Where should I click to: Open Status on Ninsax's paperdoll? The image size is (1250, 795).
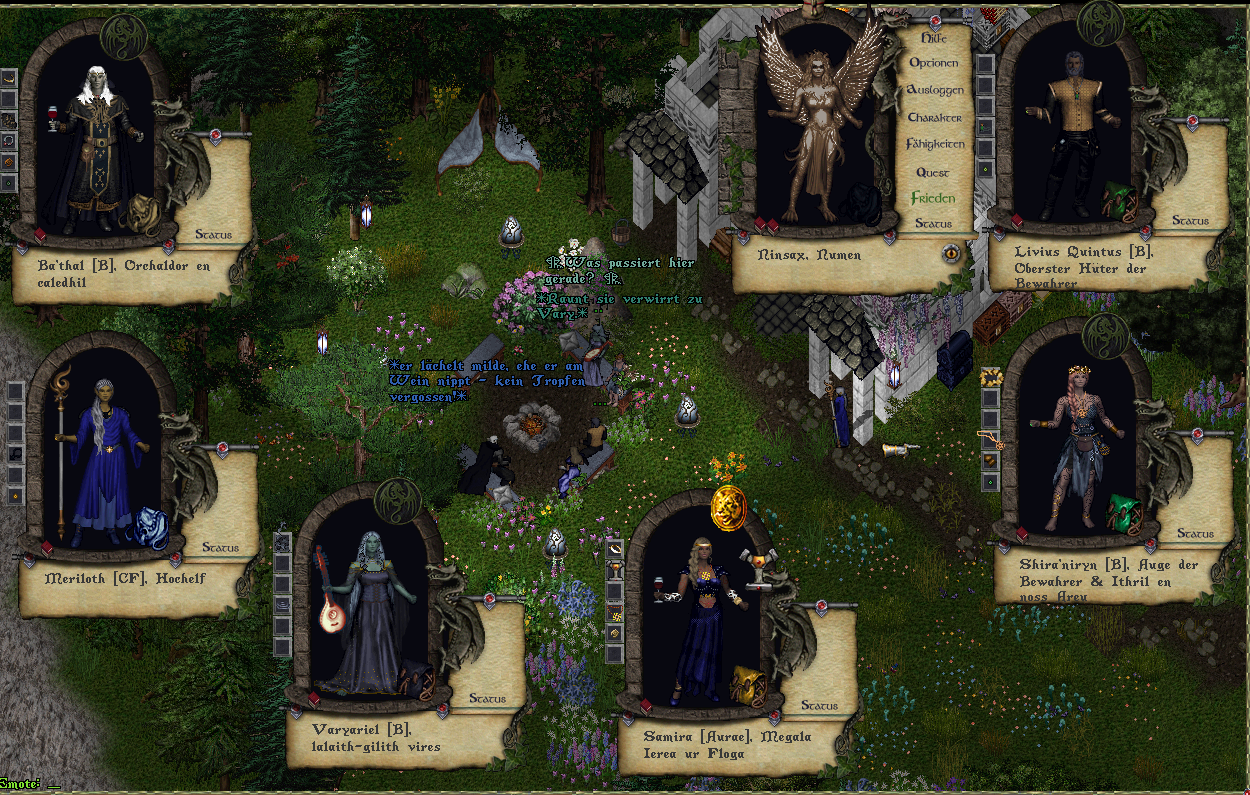[x=932, y=224]
